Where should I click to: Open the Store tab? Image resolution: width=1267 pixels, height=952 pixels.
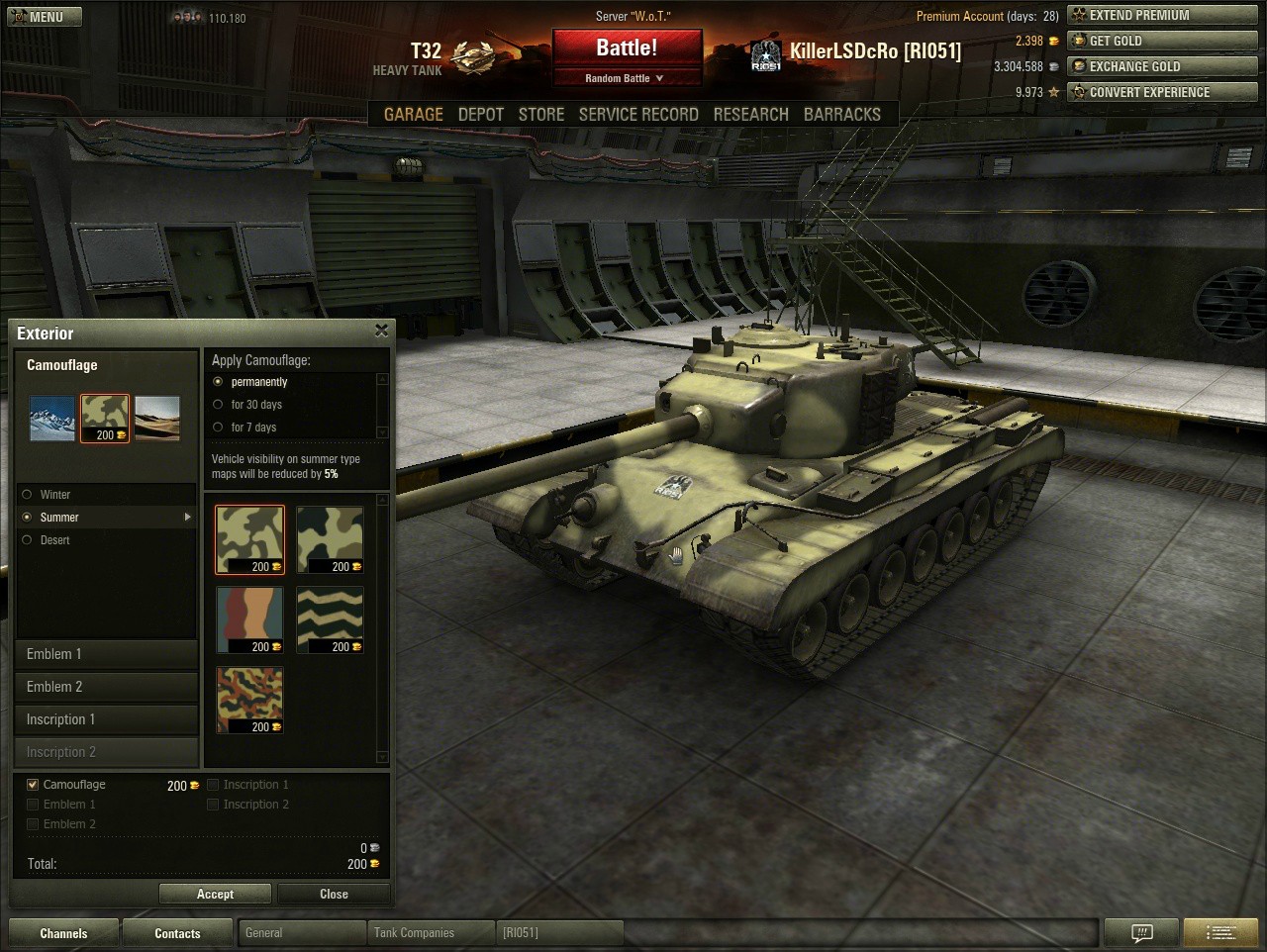541,115
